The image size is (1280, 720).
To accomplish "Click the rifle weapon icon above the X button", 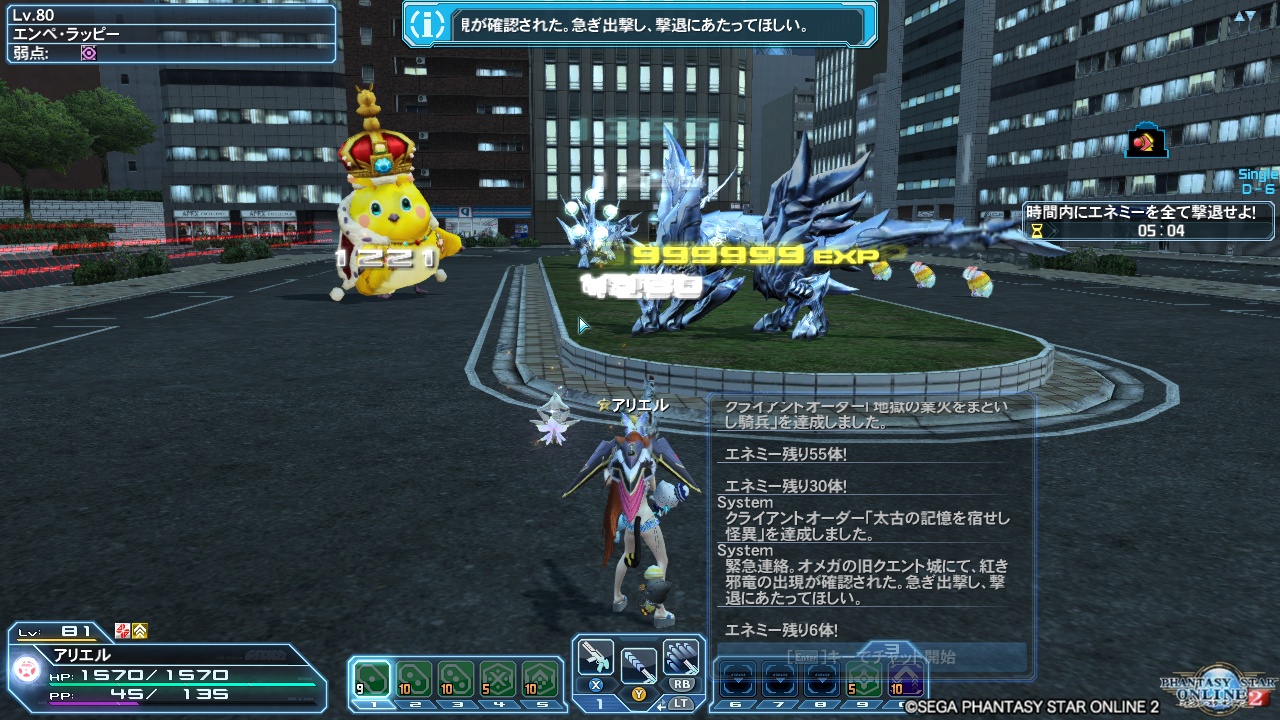I will (x=596, y=657).
